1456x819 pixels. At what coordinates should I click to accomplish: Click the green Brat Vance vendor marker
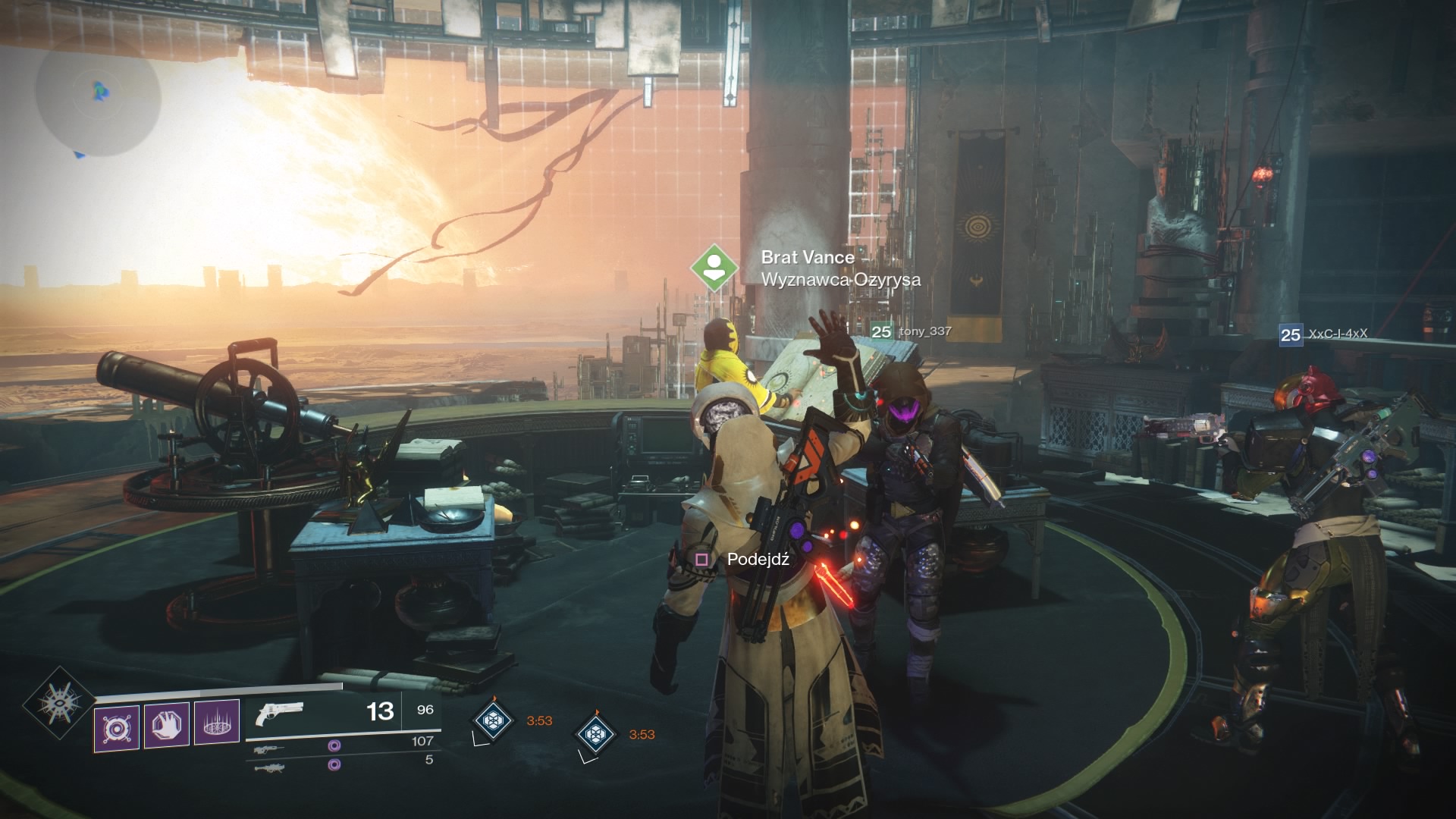tap(714, 267)
